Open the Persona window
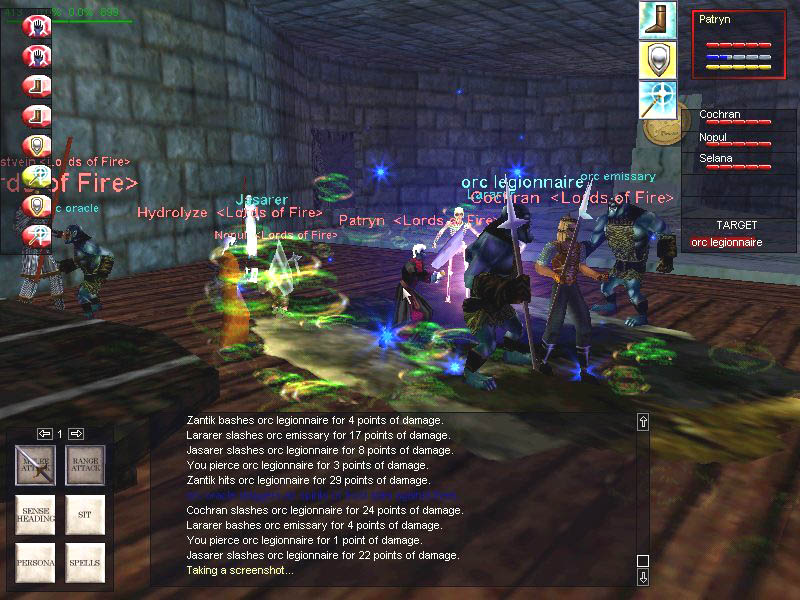Viewport: 800px width, 600px height. pos(40,563)
